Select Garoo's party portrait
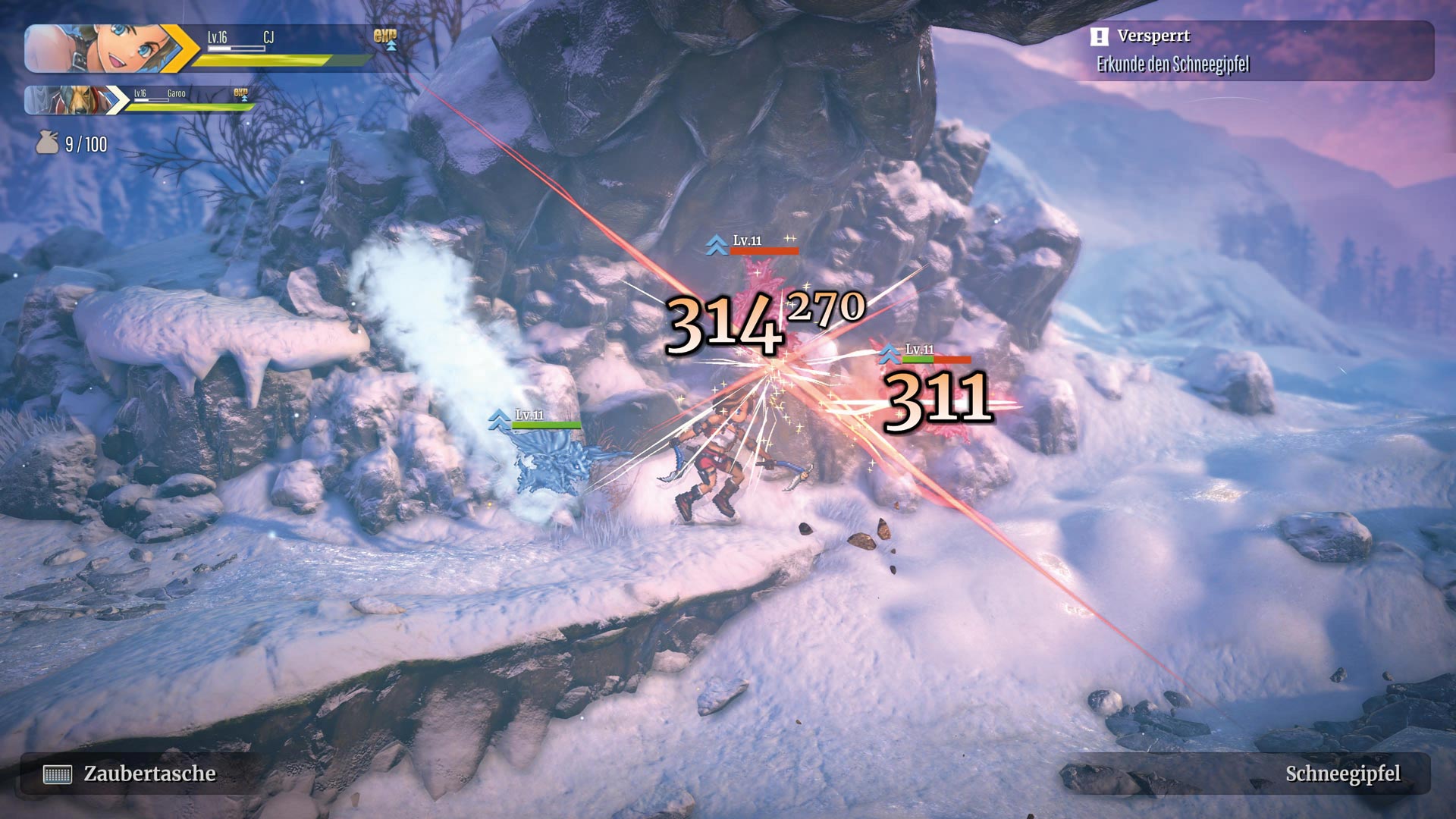This screenshot has height=819, width=1456. click(70, 100)
